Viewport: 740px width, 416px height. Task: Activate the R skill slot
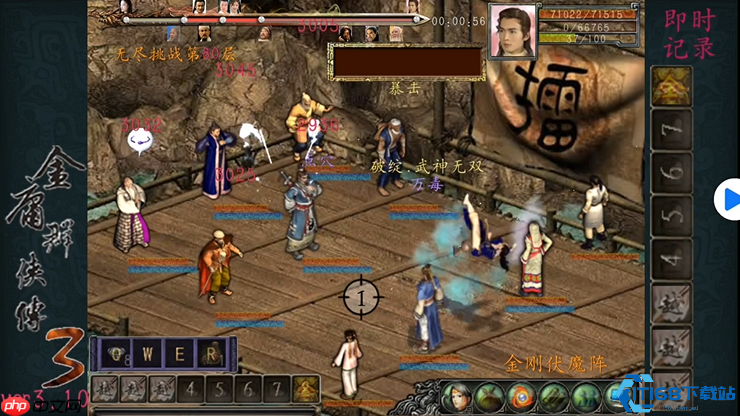pyautogui.click(x=210, y=353)
